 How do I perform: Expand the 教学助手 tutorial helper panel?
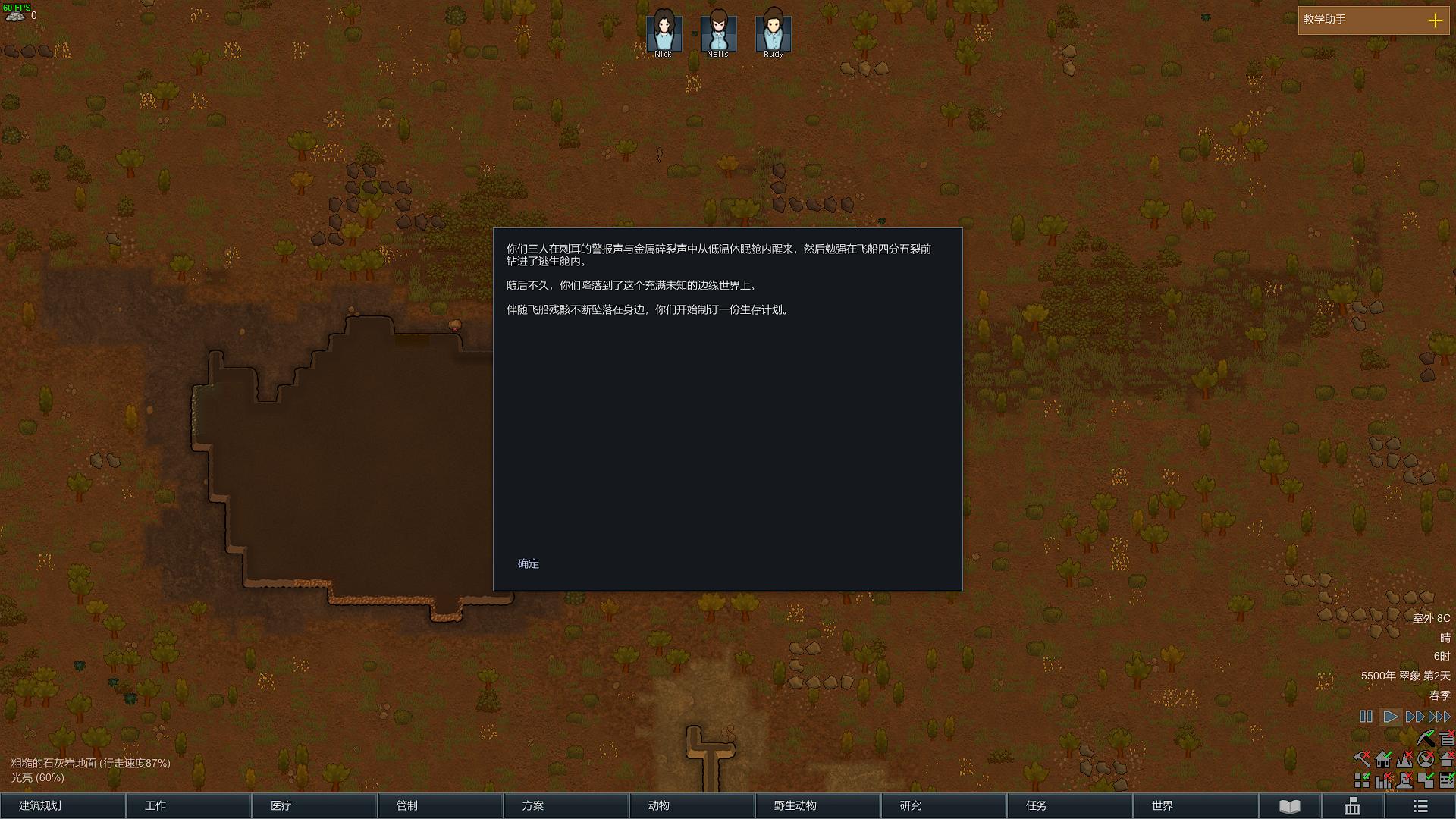1435,20
